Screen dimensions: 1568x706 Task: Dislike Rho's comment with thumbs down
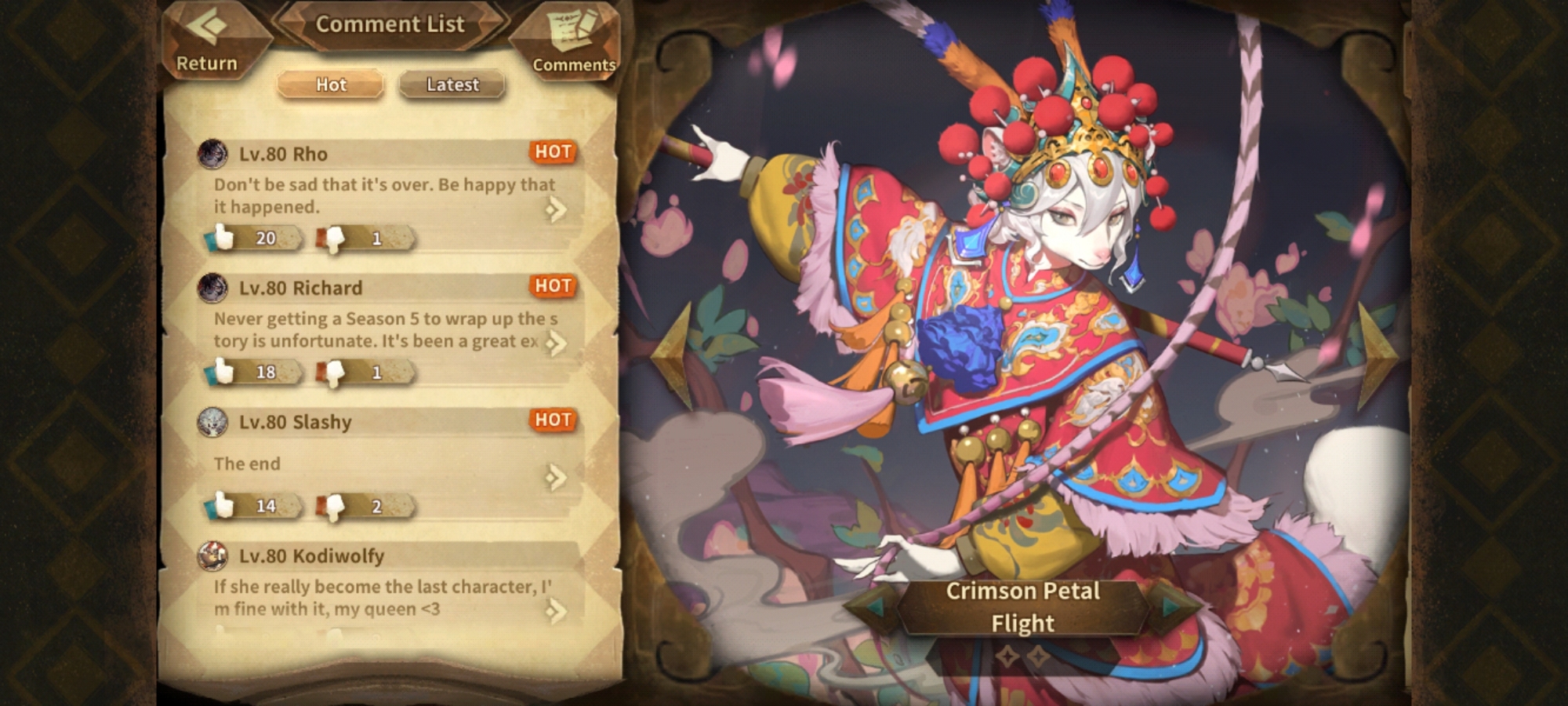click(334, 238)
